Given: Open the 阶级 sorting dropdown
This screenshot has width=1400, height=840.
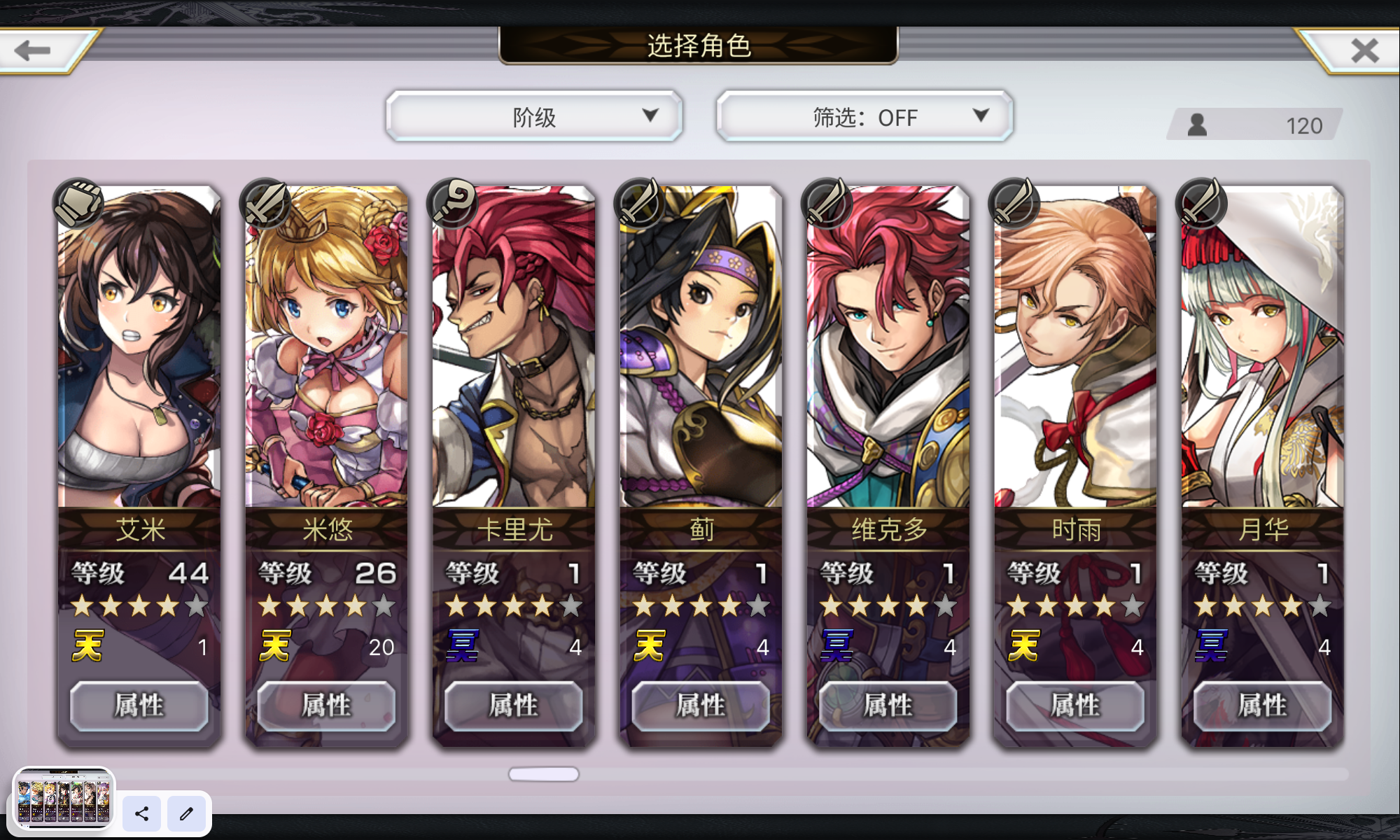Looking at the screenshot, I should (x=534, y=116).
